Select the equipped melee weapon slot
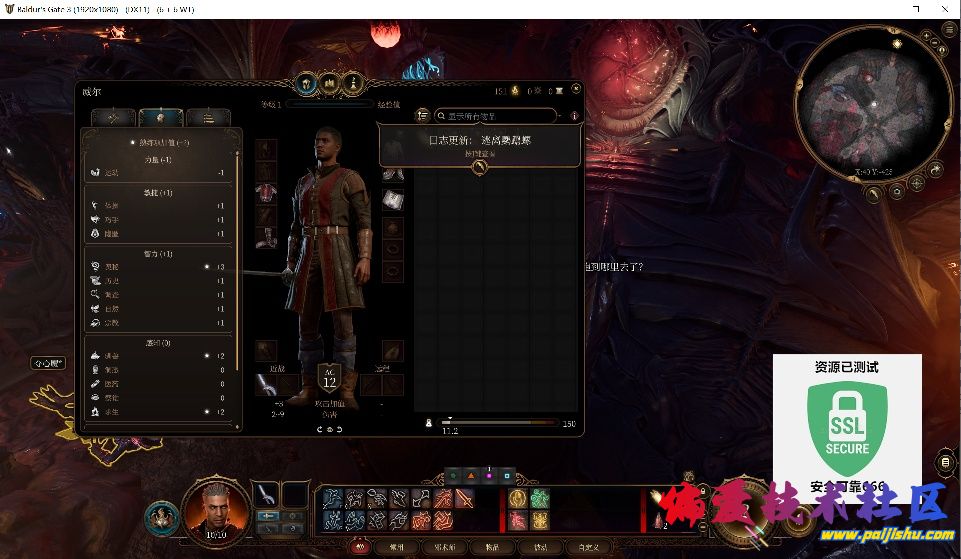This screenshot has height=559, width=961. [265, 383]
